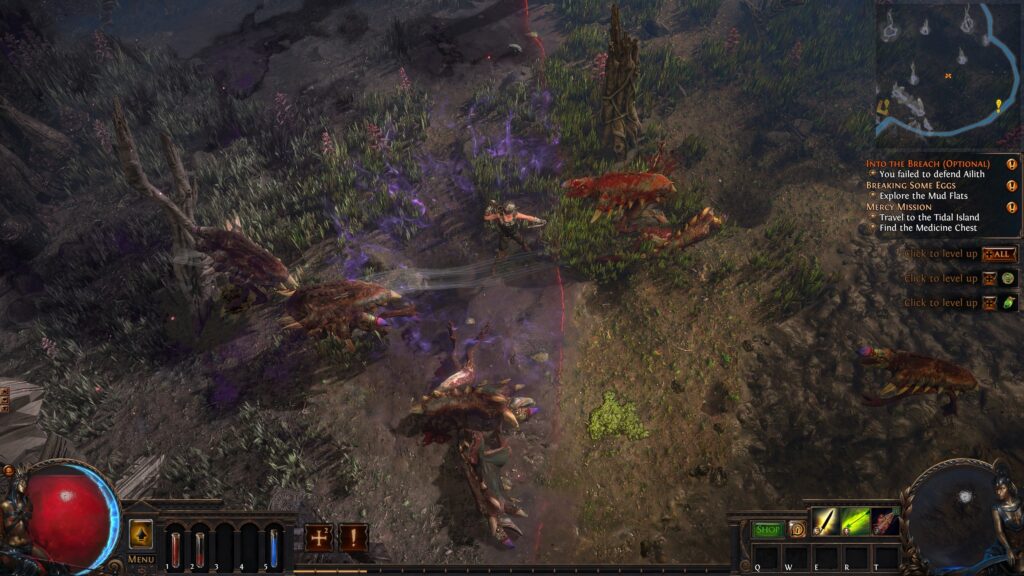Select the dark red skill icon
The height and width of the screenshot is (576, 1024).
[x=885, y=521]
